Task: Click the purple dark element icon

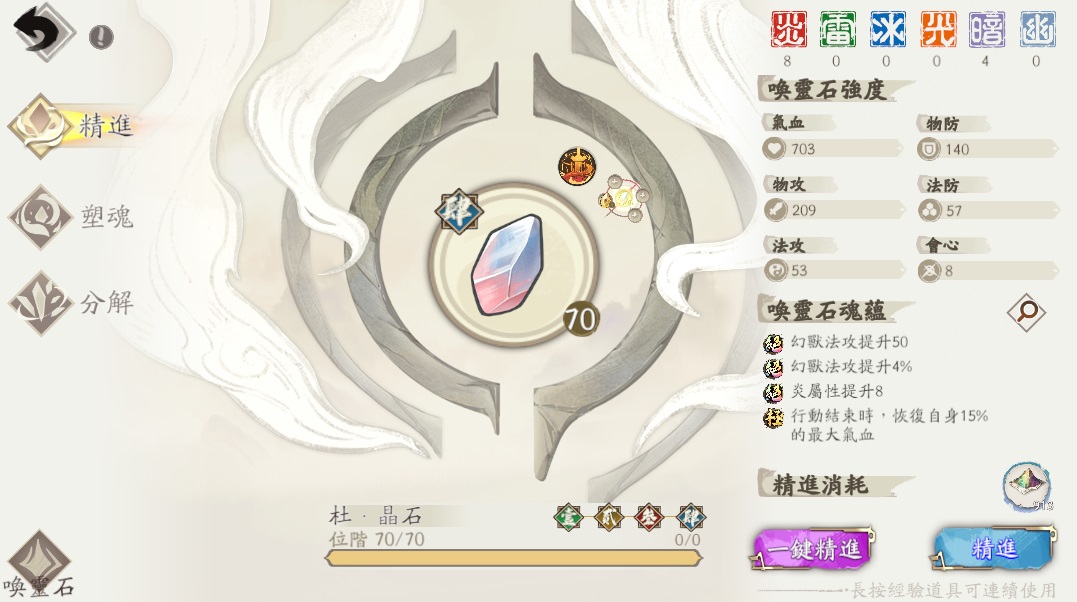Action: click(987, 30)
